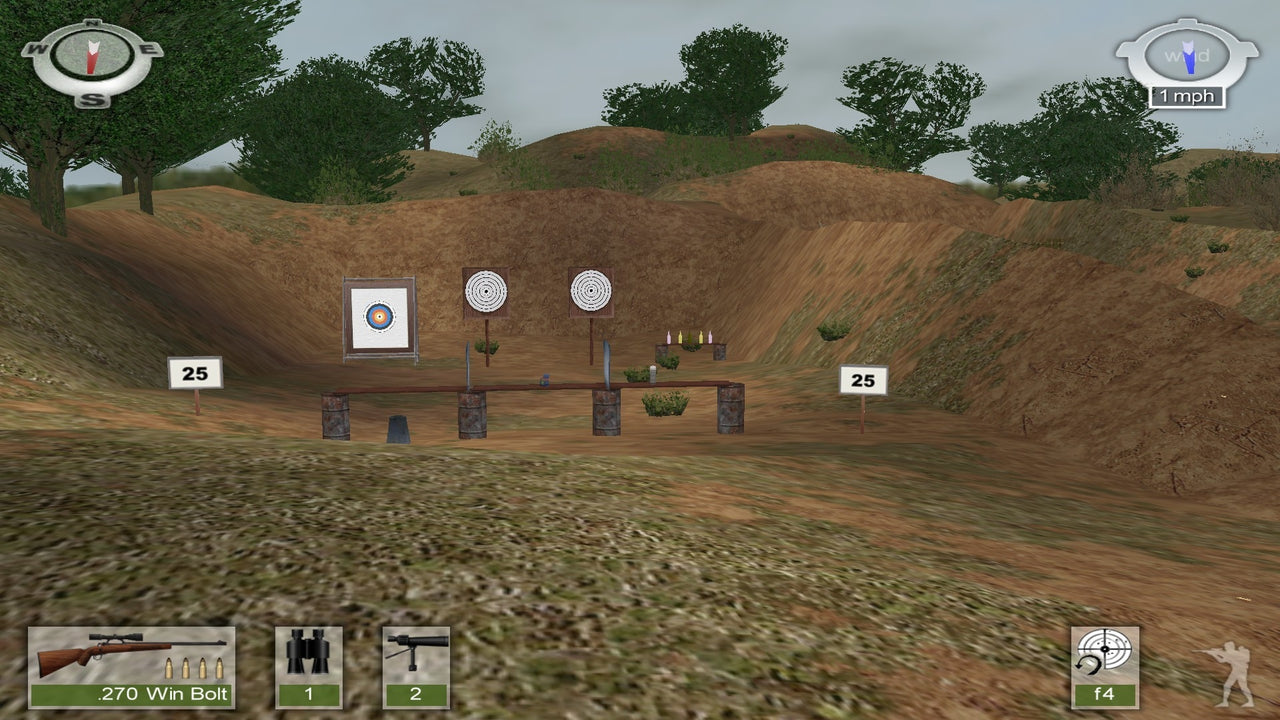Click the 1 mph wind speed label
The image size is (1280, 720).
1186,96
